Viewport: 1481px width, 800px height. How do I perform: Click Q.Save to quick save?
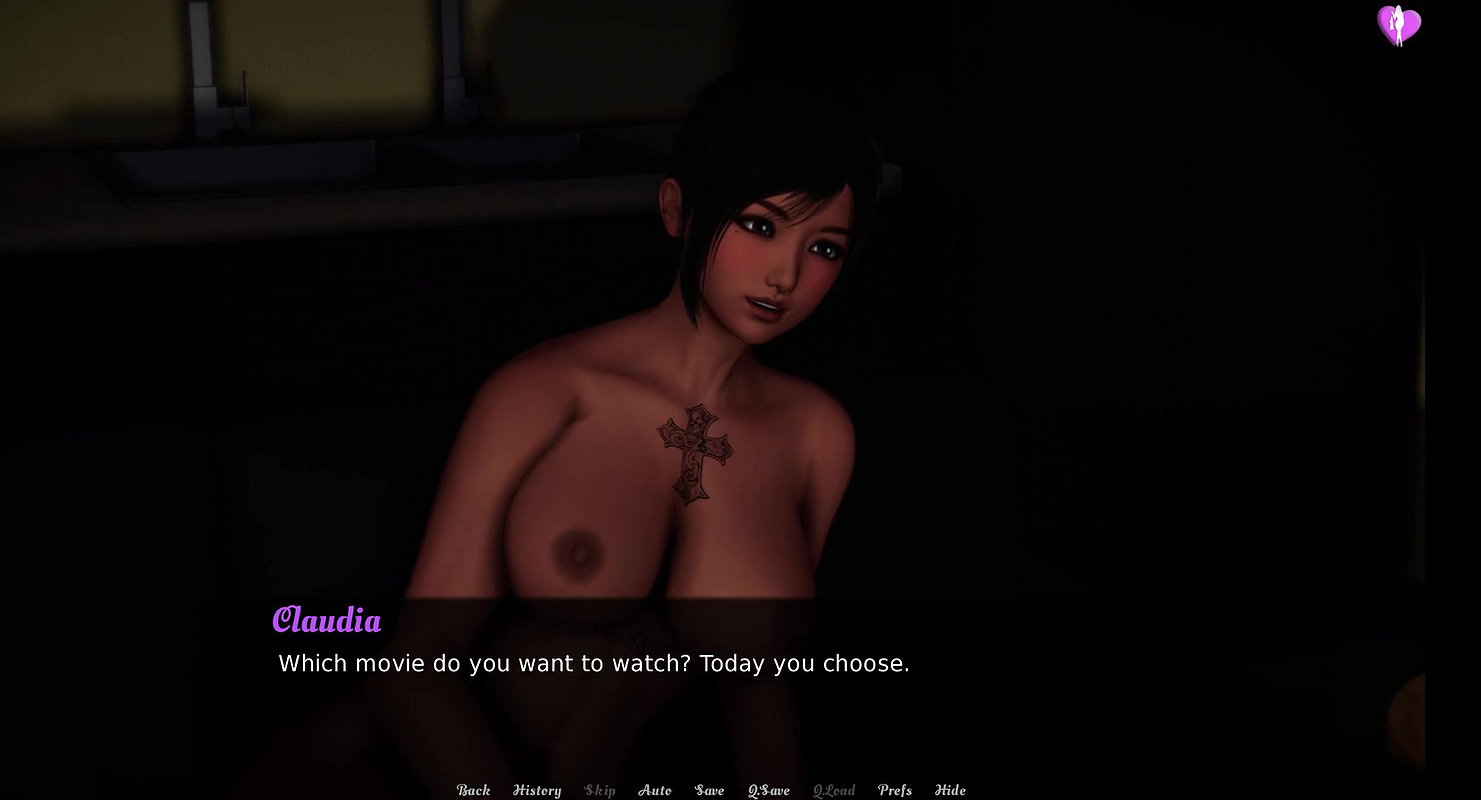tap(769, 790)
